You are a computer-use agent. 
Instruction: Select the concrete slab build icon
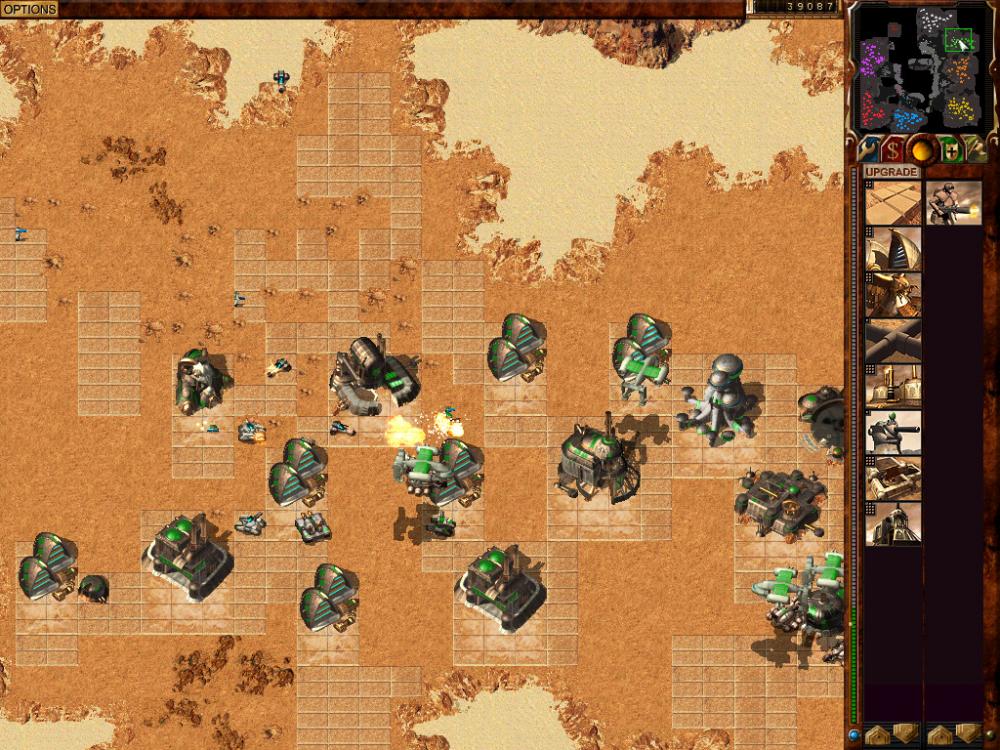coord(893,203)
